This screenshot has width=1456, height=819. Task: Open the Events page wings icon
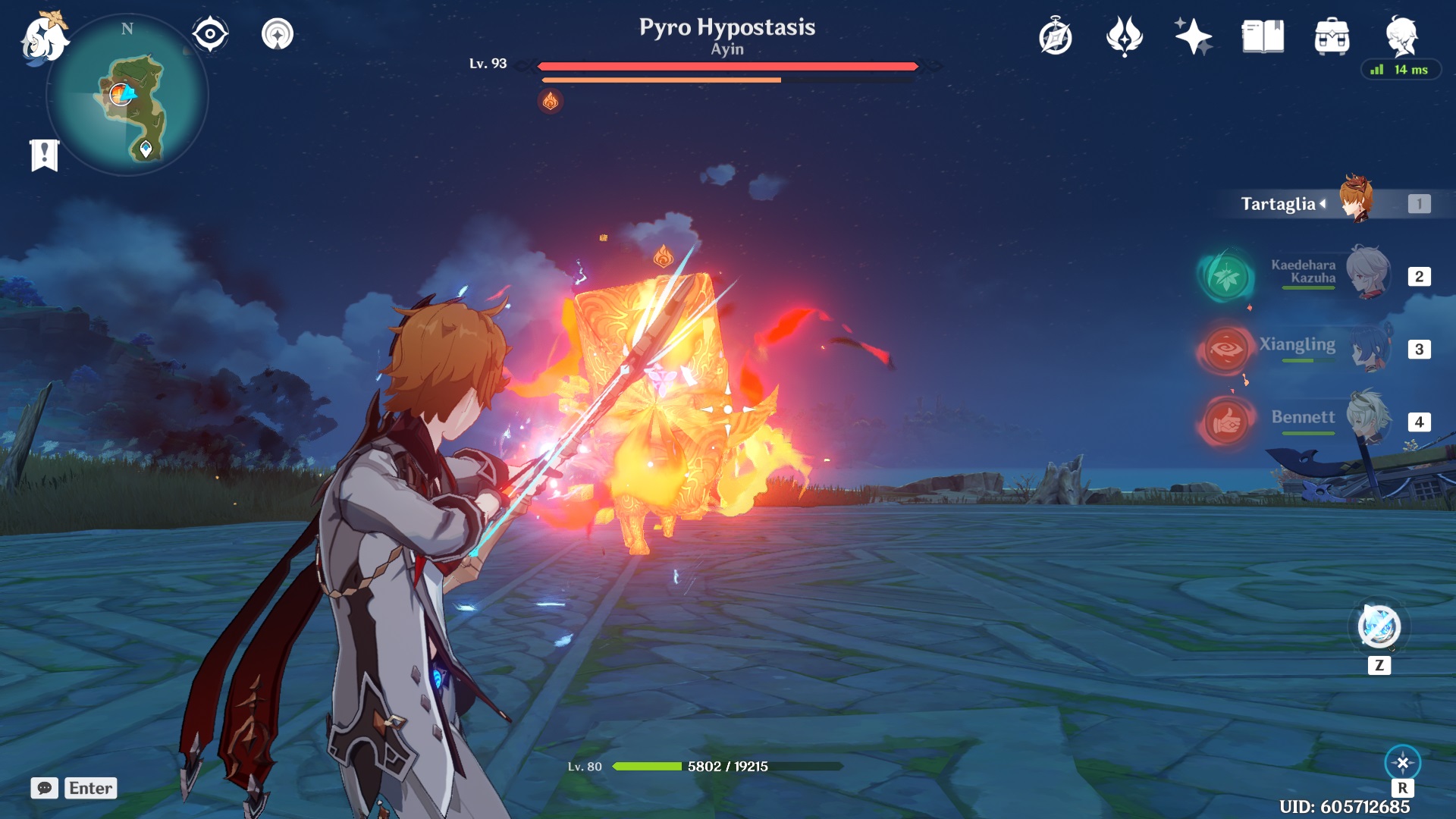click(x=1123, y=34)
